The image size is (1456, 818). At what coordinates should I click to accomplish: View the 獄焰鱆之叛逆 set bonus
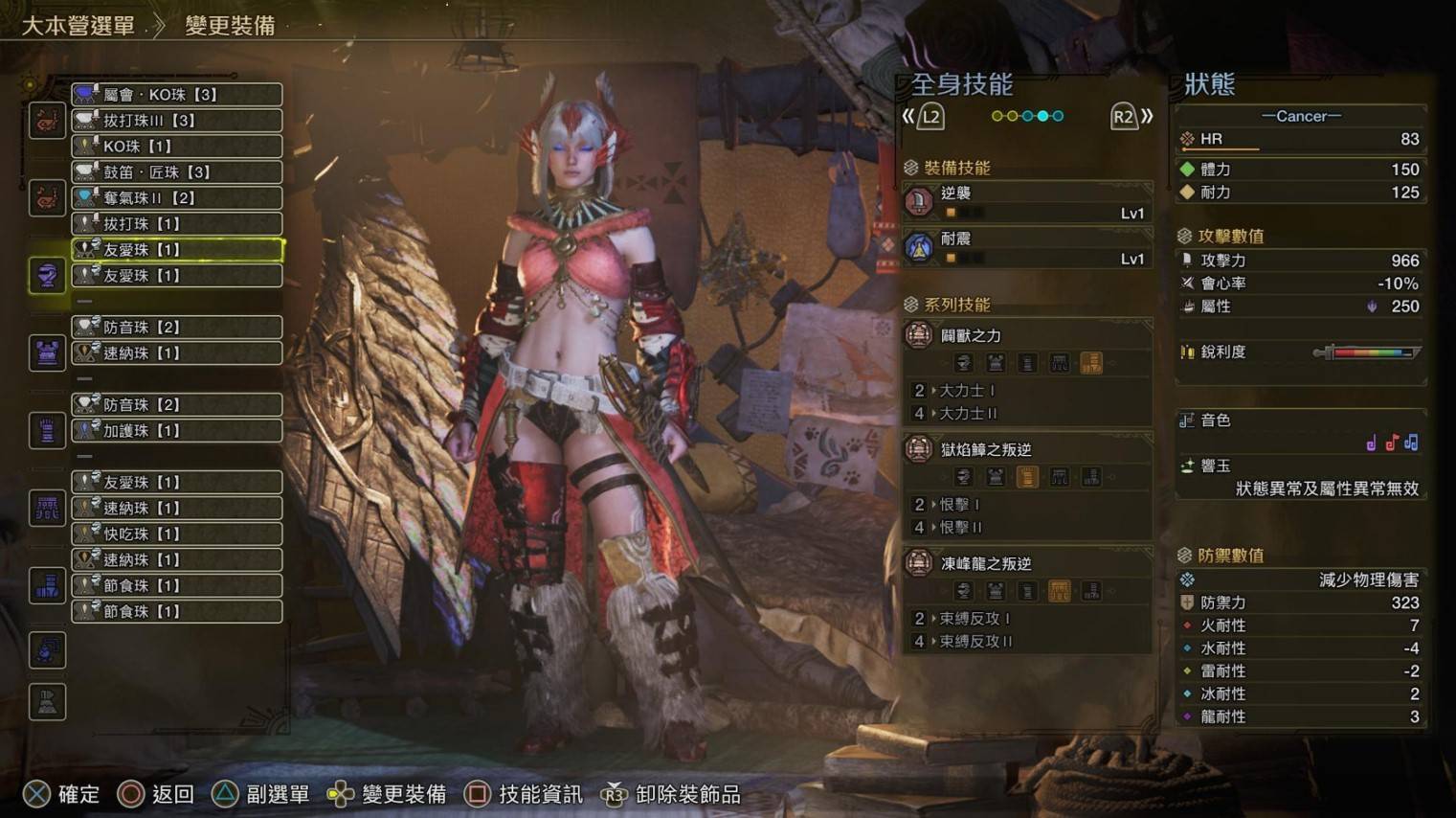click(x=1027, y=450)
